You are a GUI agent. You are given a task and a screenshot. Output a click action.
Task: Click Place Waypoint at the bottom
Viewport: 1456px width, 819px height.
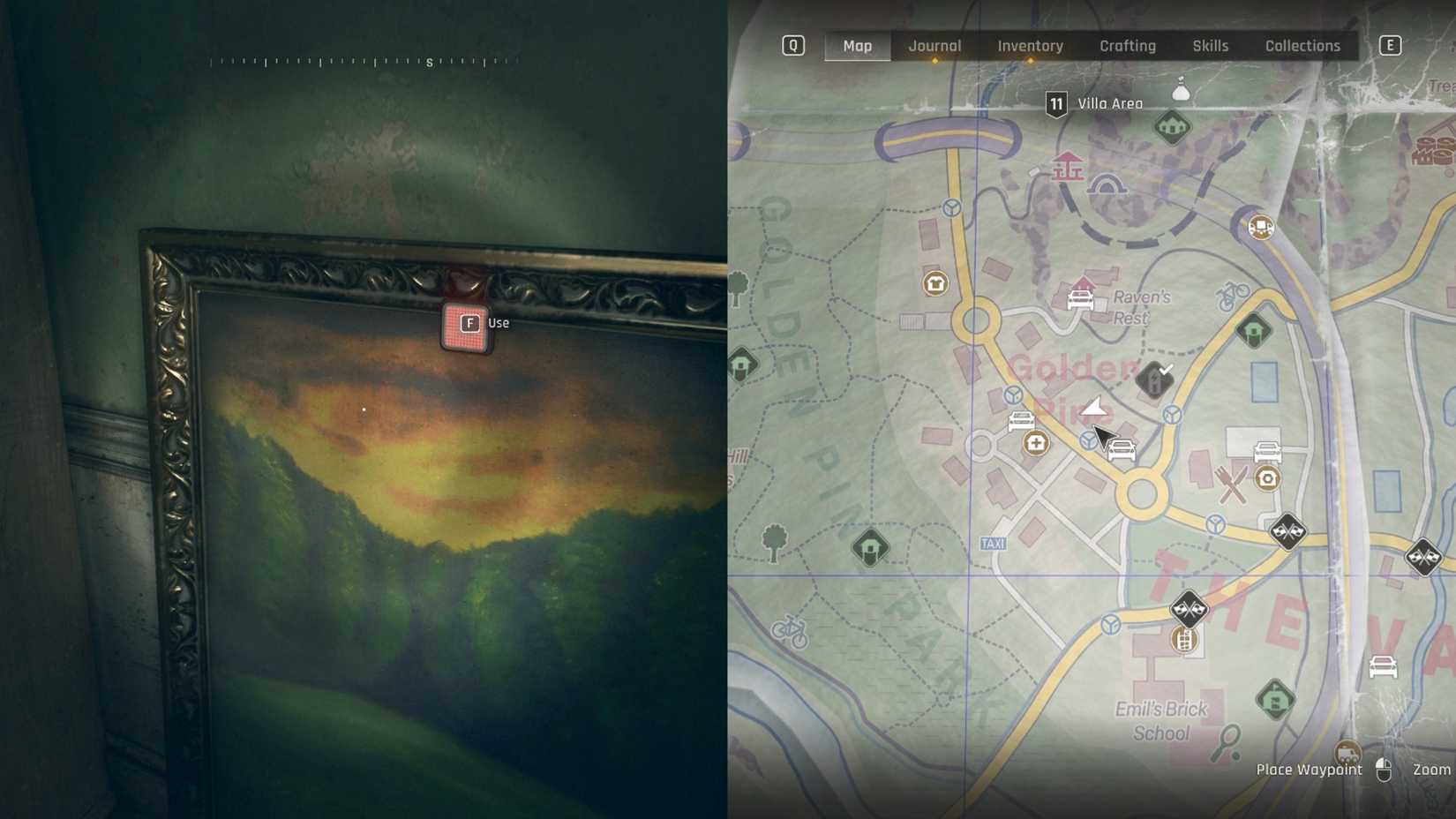click(x=1309, y=770)
